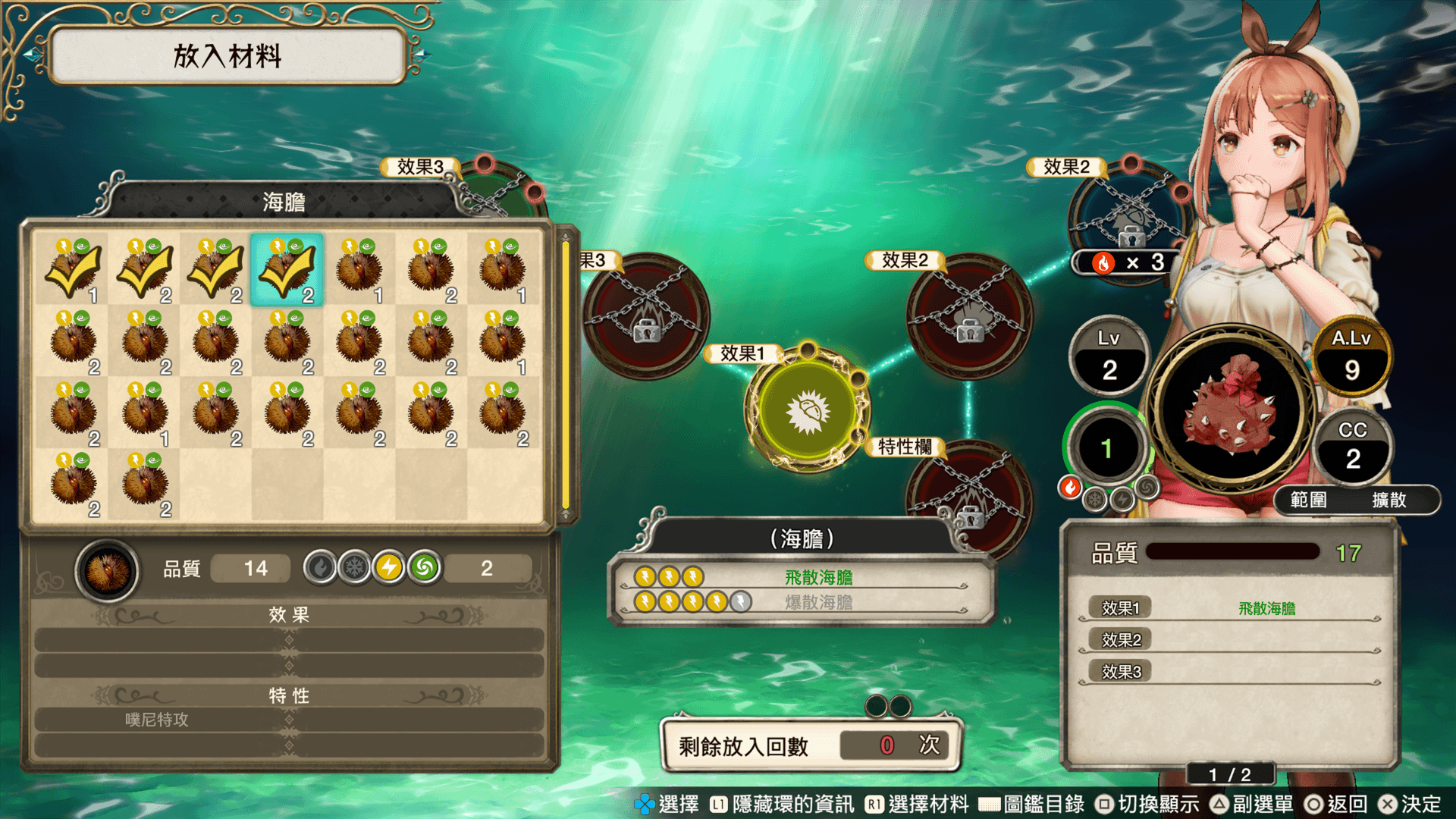Select the 效果3 row in the result panel
This screenshot has height=819, width=1456.
(1228, 672)
